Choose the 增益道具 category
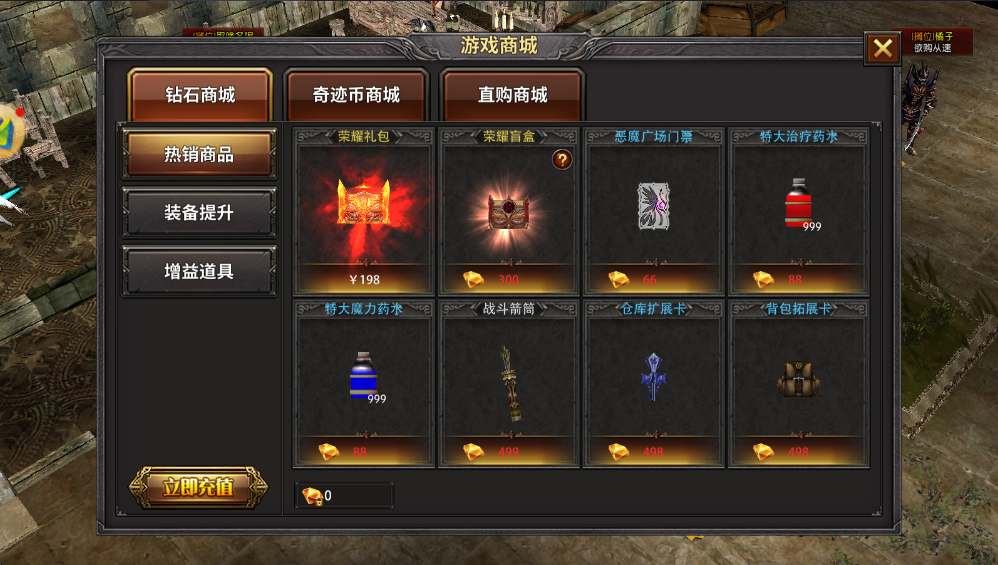998x565 pixels. [199, 271]
